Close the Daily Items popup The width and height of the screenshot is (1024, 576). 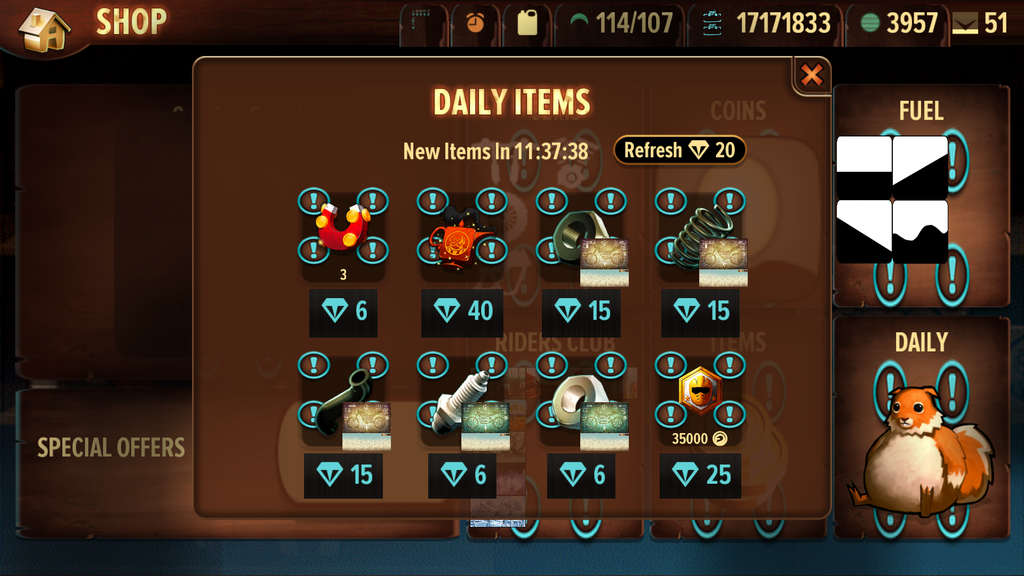[812, 75]
